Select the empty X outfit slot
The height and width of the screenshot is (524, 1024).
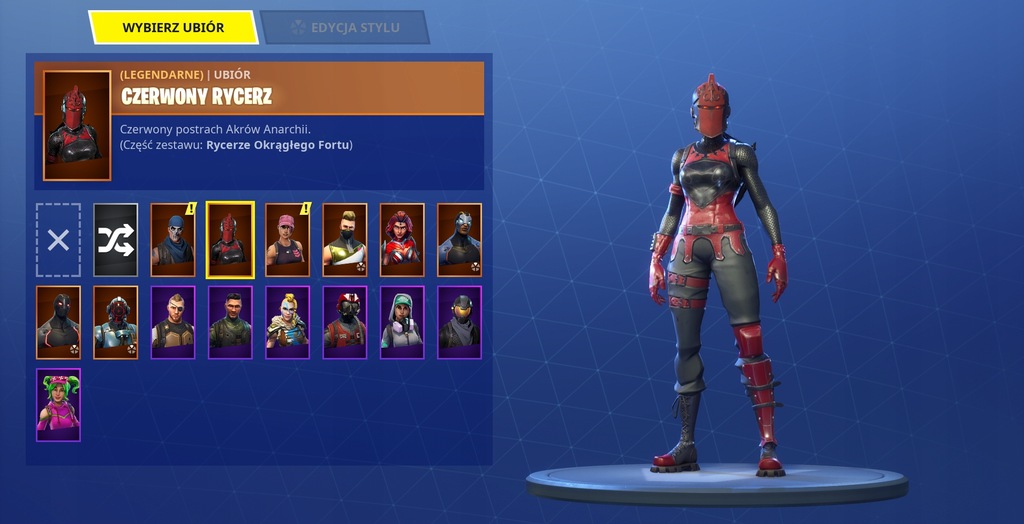(x=59, y=240)
